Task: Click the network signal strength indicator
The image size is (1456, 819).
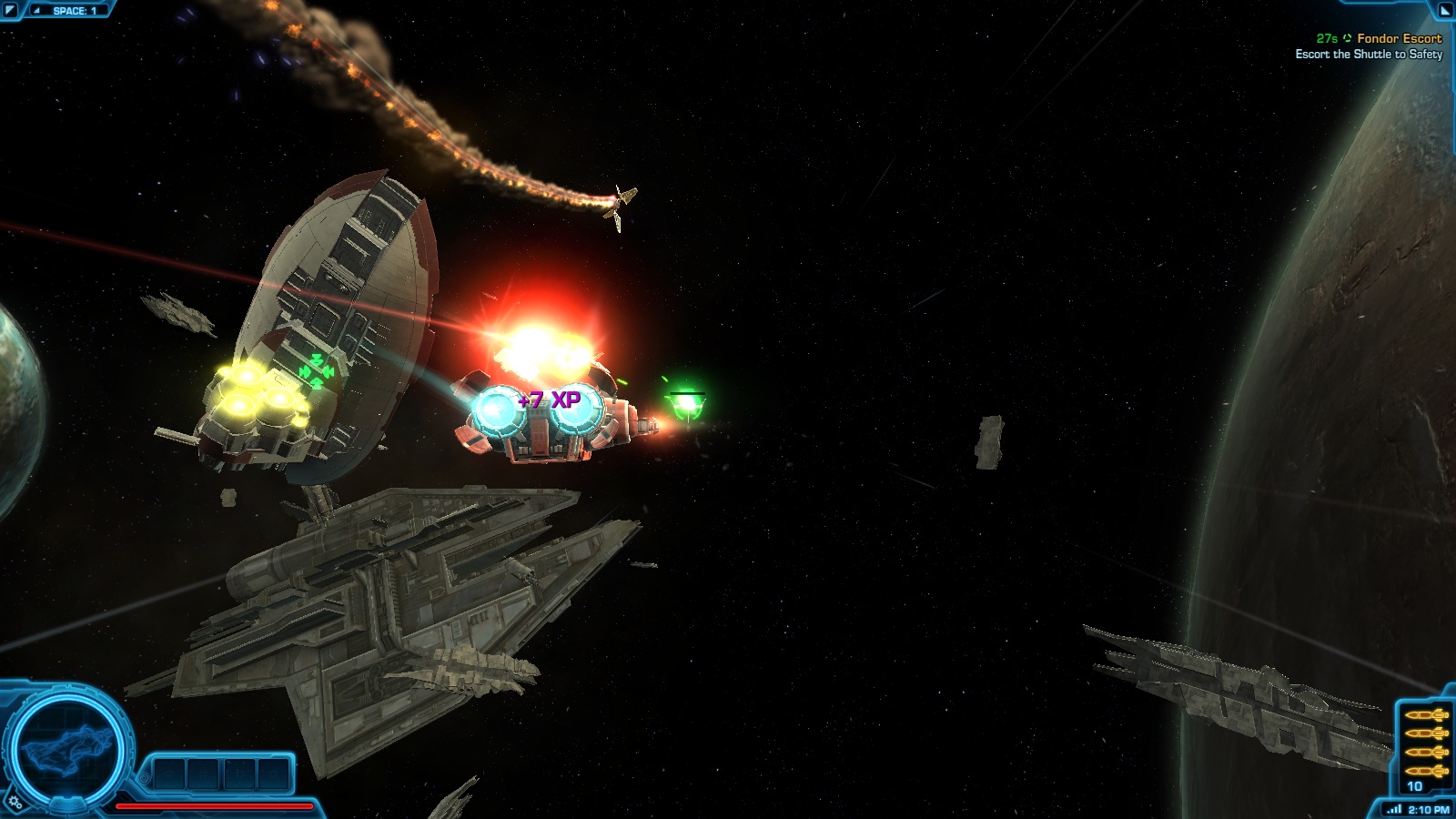Action: click(1395, 808)
